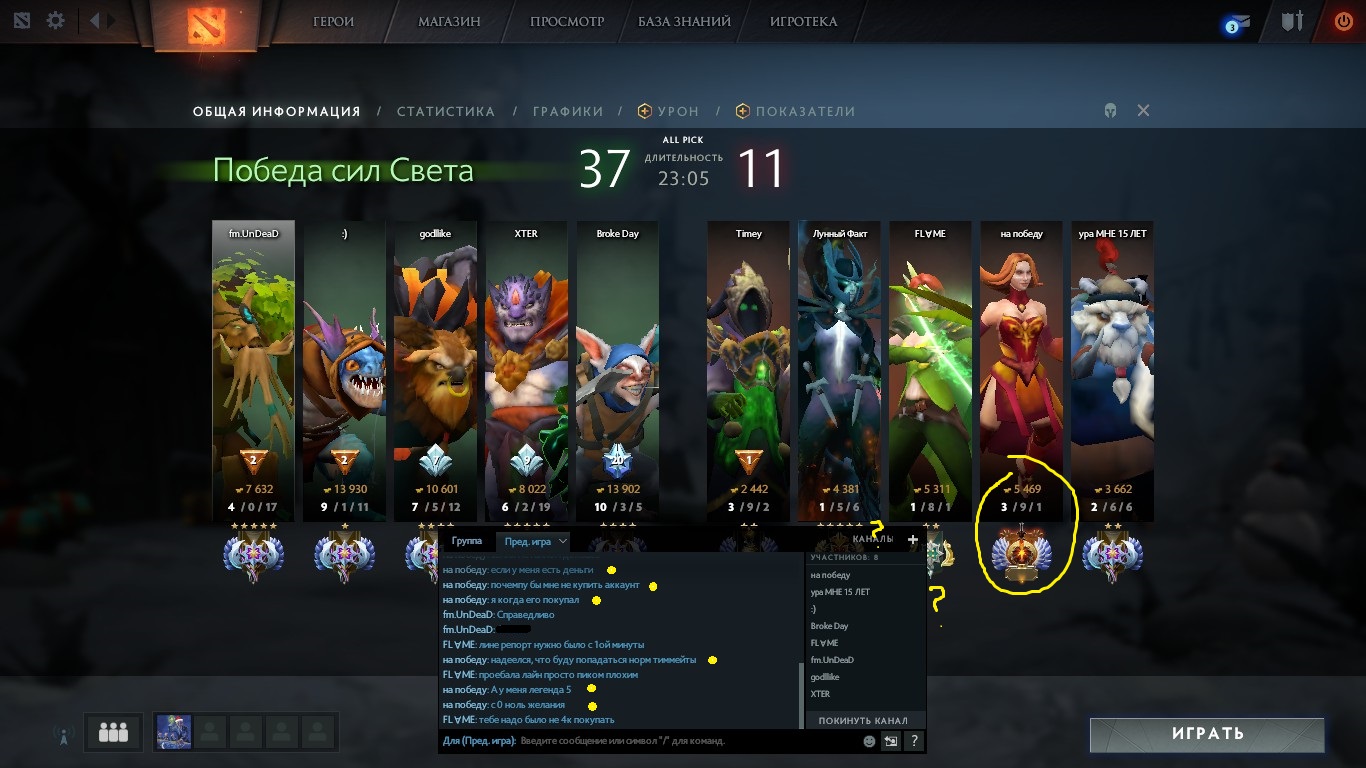
Task: Open the МАГАЗИН store menu
Action: coord(449,21)
